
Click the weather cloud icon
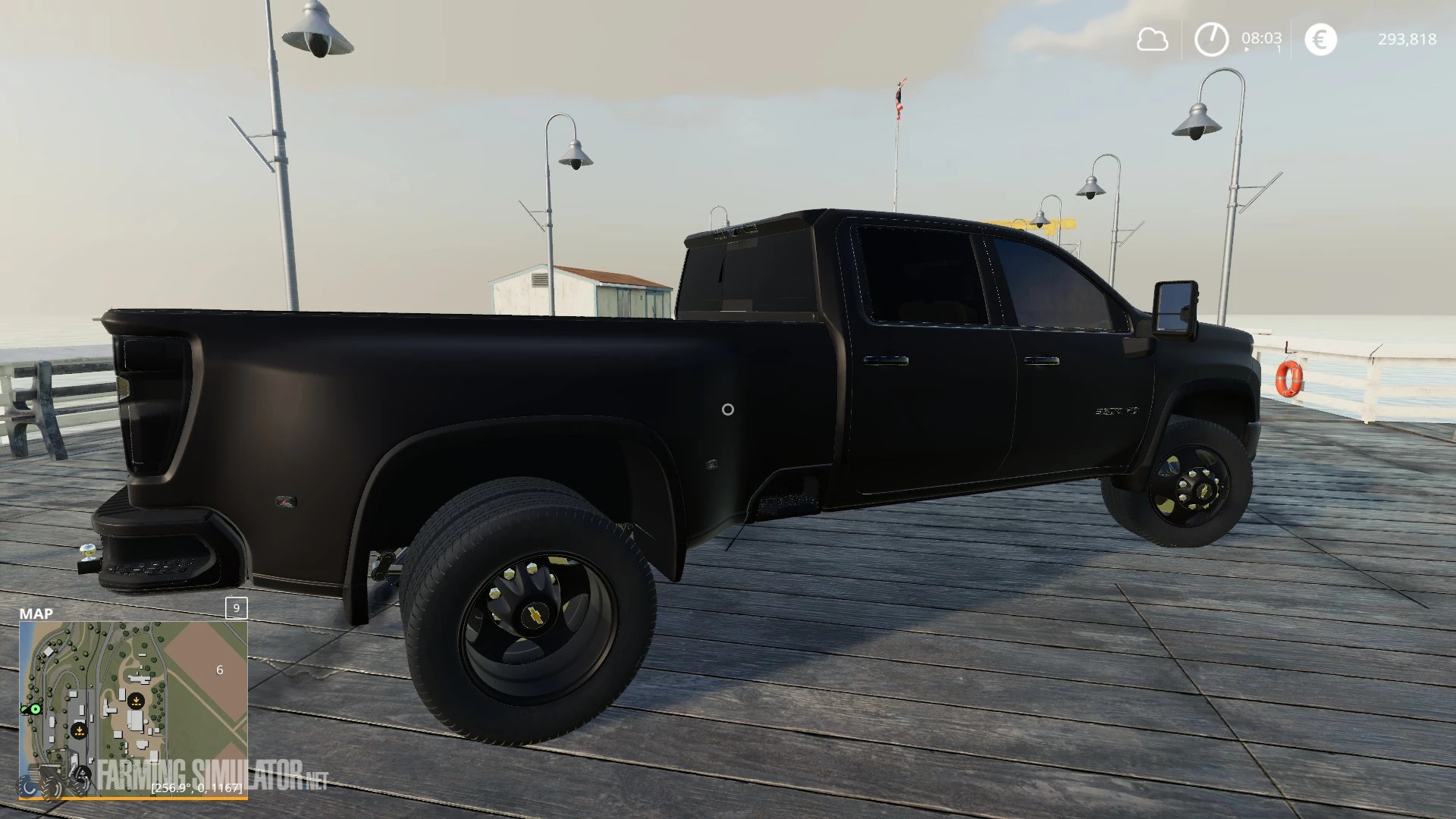1153,39
